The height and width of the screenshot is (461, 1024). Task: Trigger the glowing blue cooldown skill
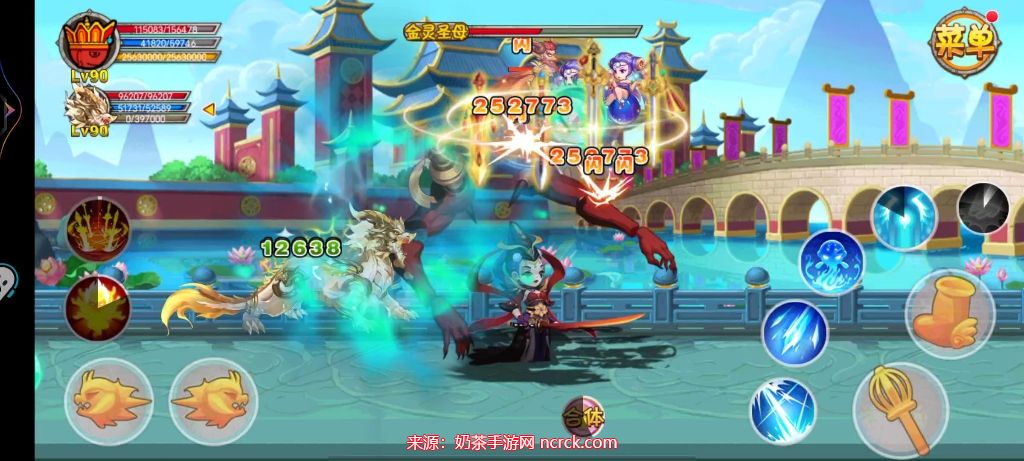904,217
